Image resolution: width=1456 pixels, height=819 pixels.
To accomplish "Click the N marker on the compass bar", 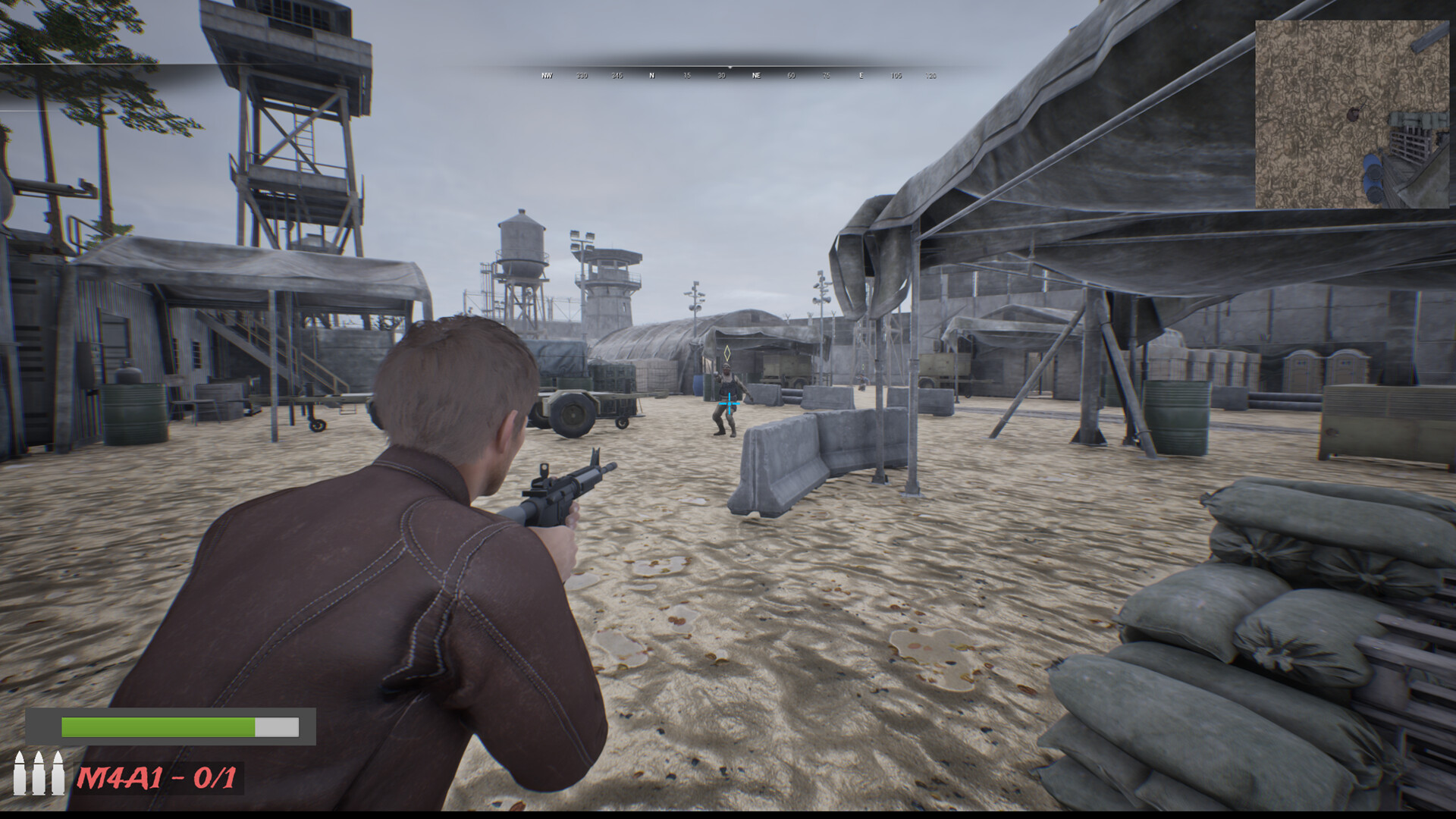I will pyautogui.click(x=651, y=76).
